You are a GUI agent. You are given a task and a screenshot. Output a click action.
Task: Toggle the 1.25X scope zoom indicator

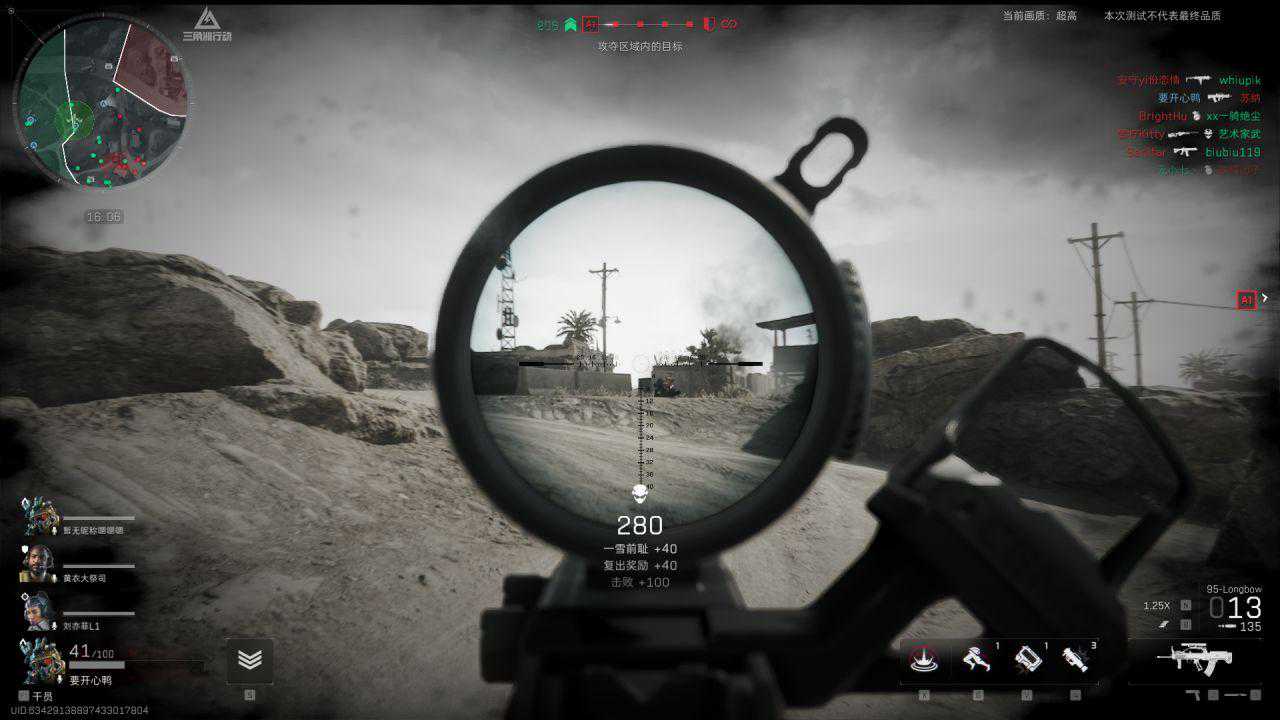pos(1156,606)
